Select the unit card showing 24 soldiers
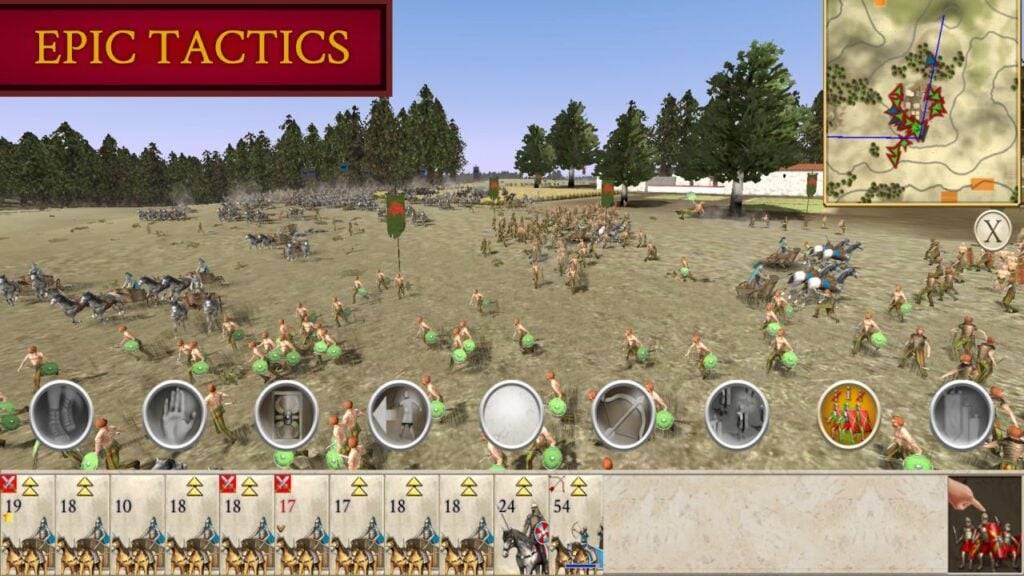 click(521, 524)
